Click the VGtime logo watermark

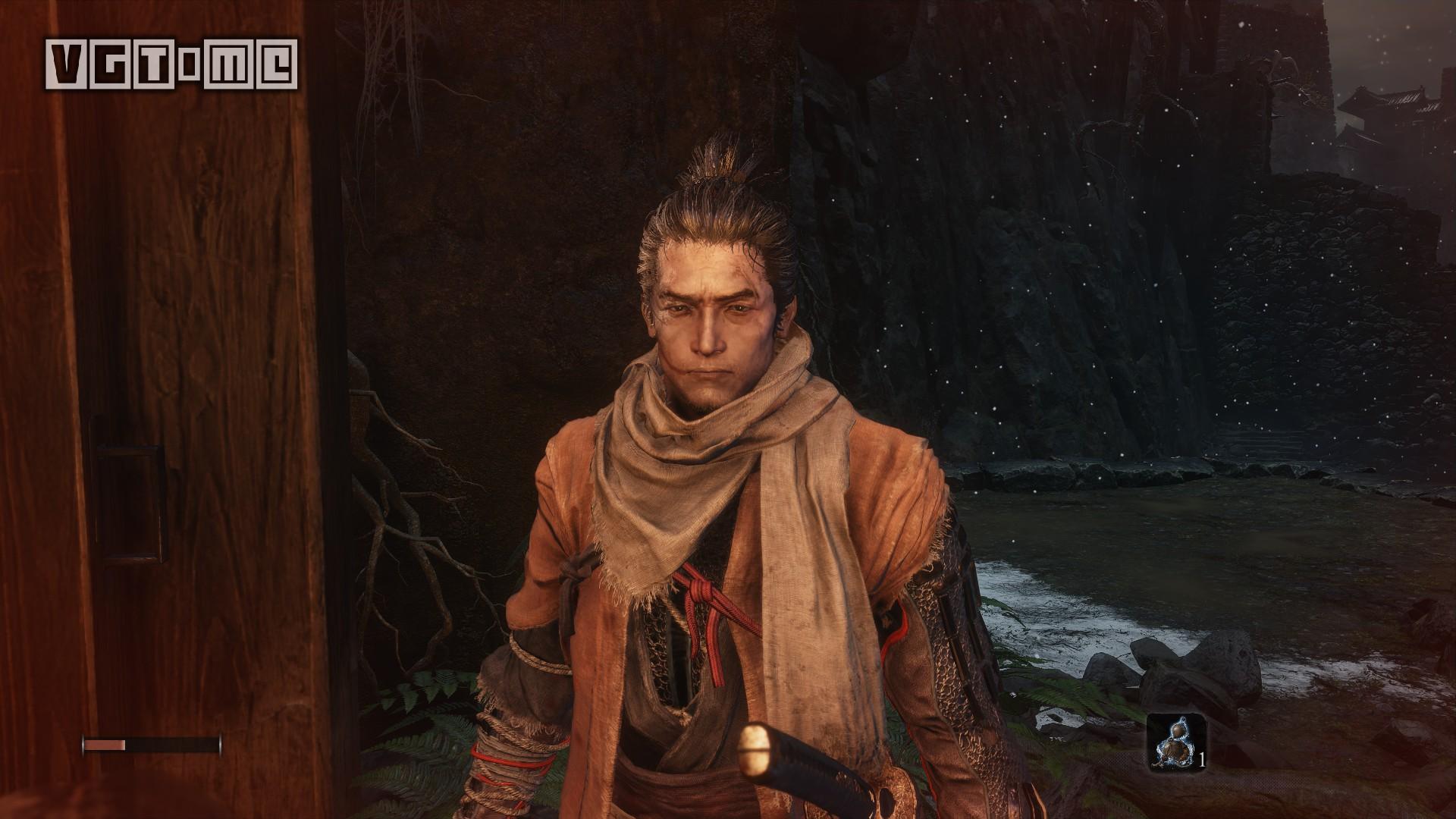pos(172,64)
